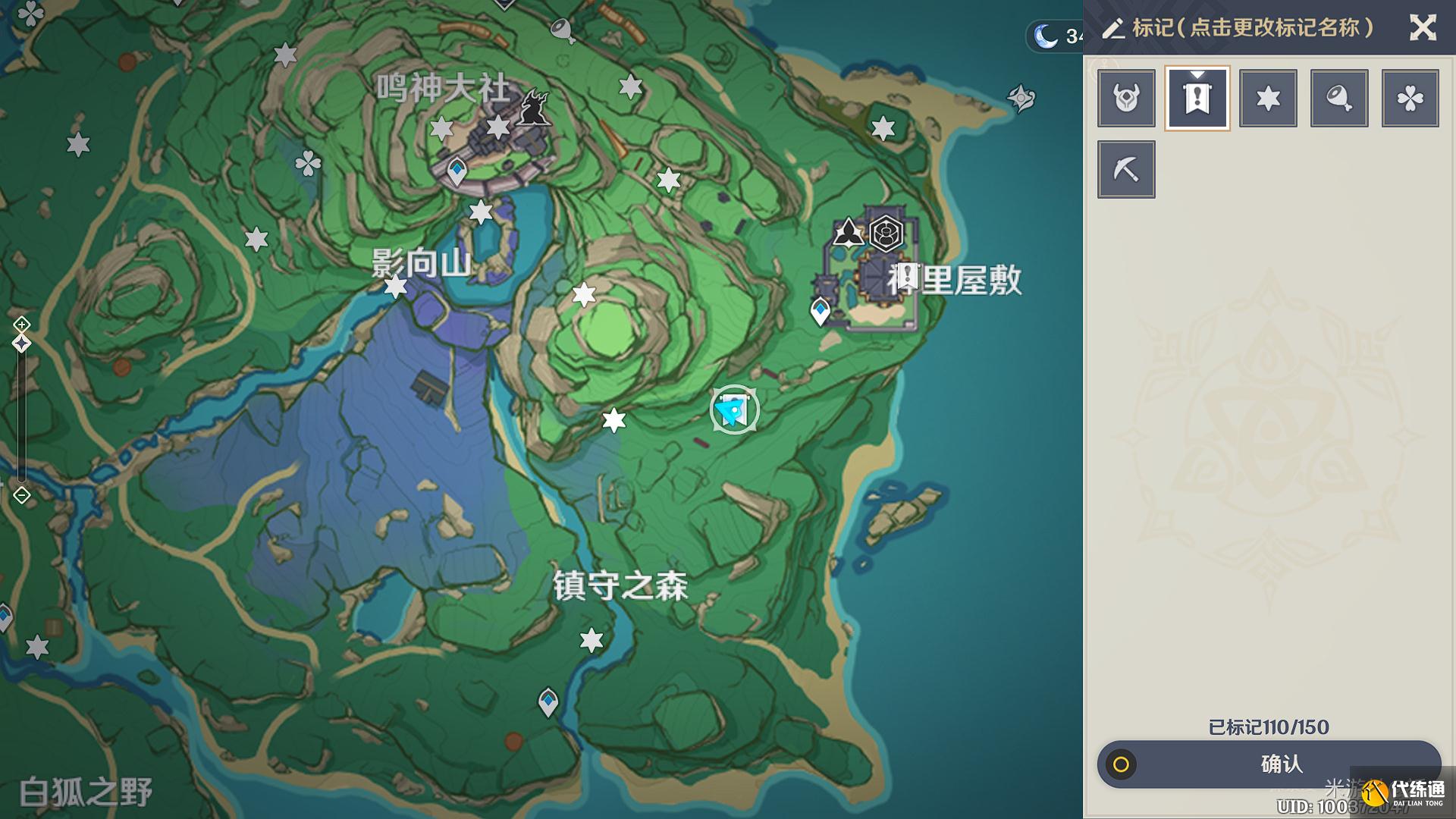Screen dimensions: 1456x819
Task: Pick the star marker icon
Action: 1268,99
